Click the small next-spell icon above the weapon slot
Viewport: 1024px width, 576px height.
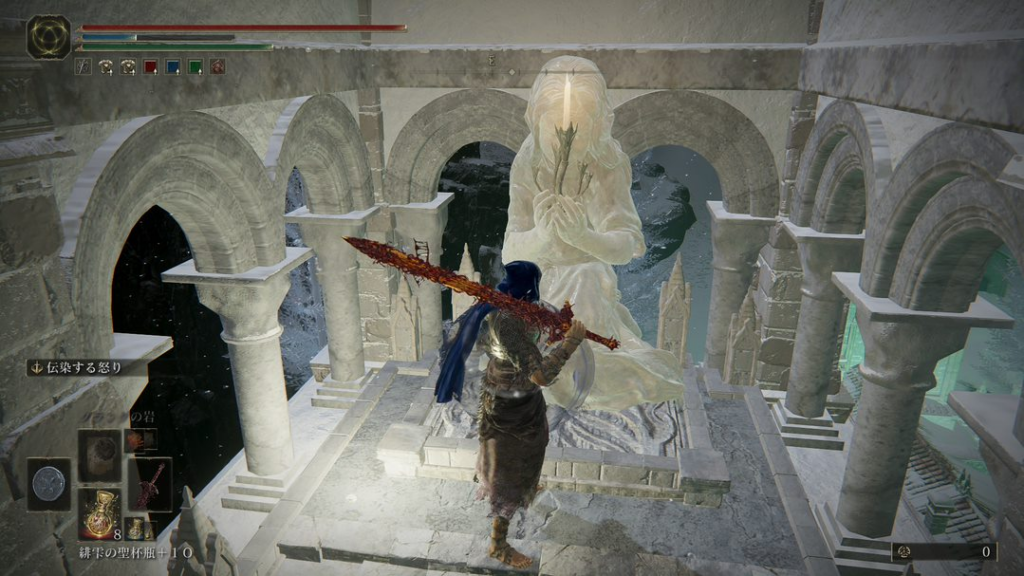point(134,439)
